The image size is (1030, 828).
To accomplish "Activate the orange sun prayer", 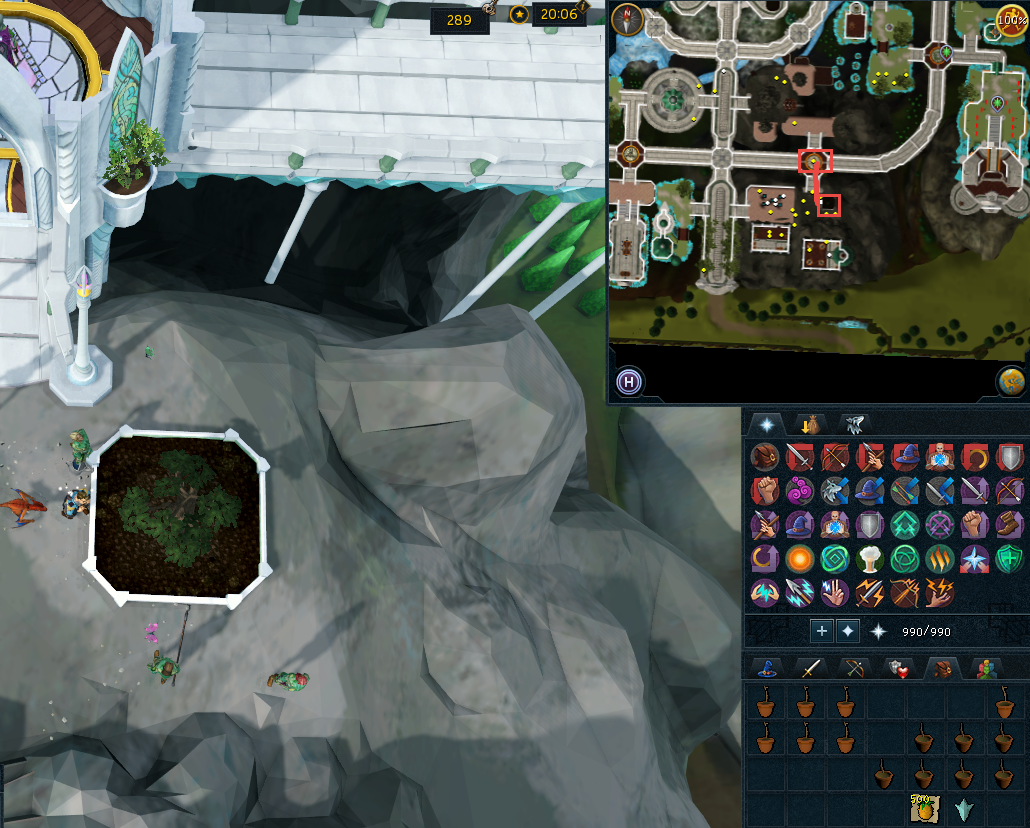I will [x=799, y=558].
